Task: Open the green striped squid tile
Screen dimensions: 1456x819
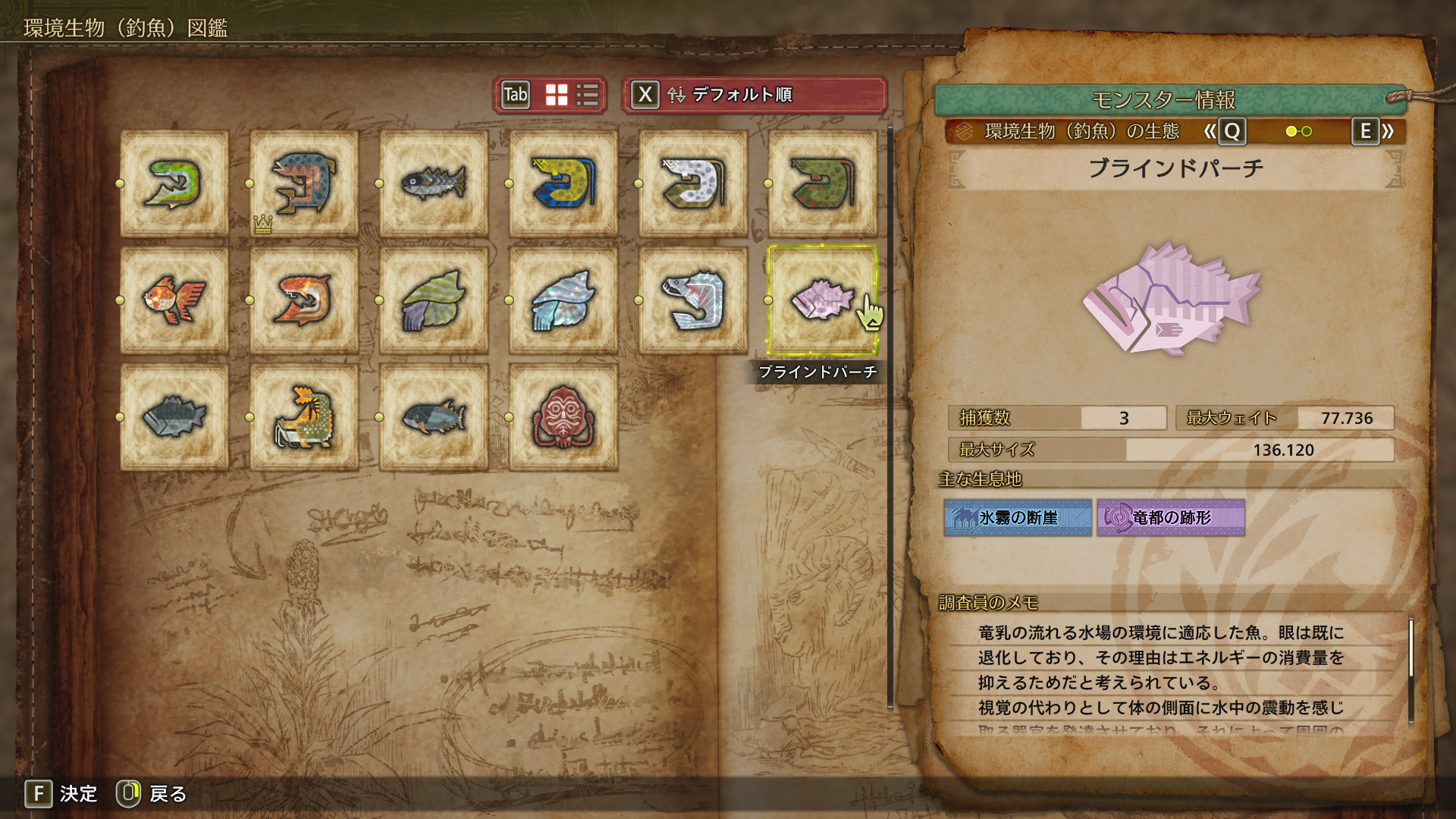Action: click(433, 300)
